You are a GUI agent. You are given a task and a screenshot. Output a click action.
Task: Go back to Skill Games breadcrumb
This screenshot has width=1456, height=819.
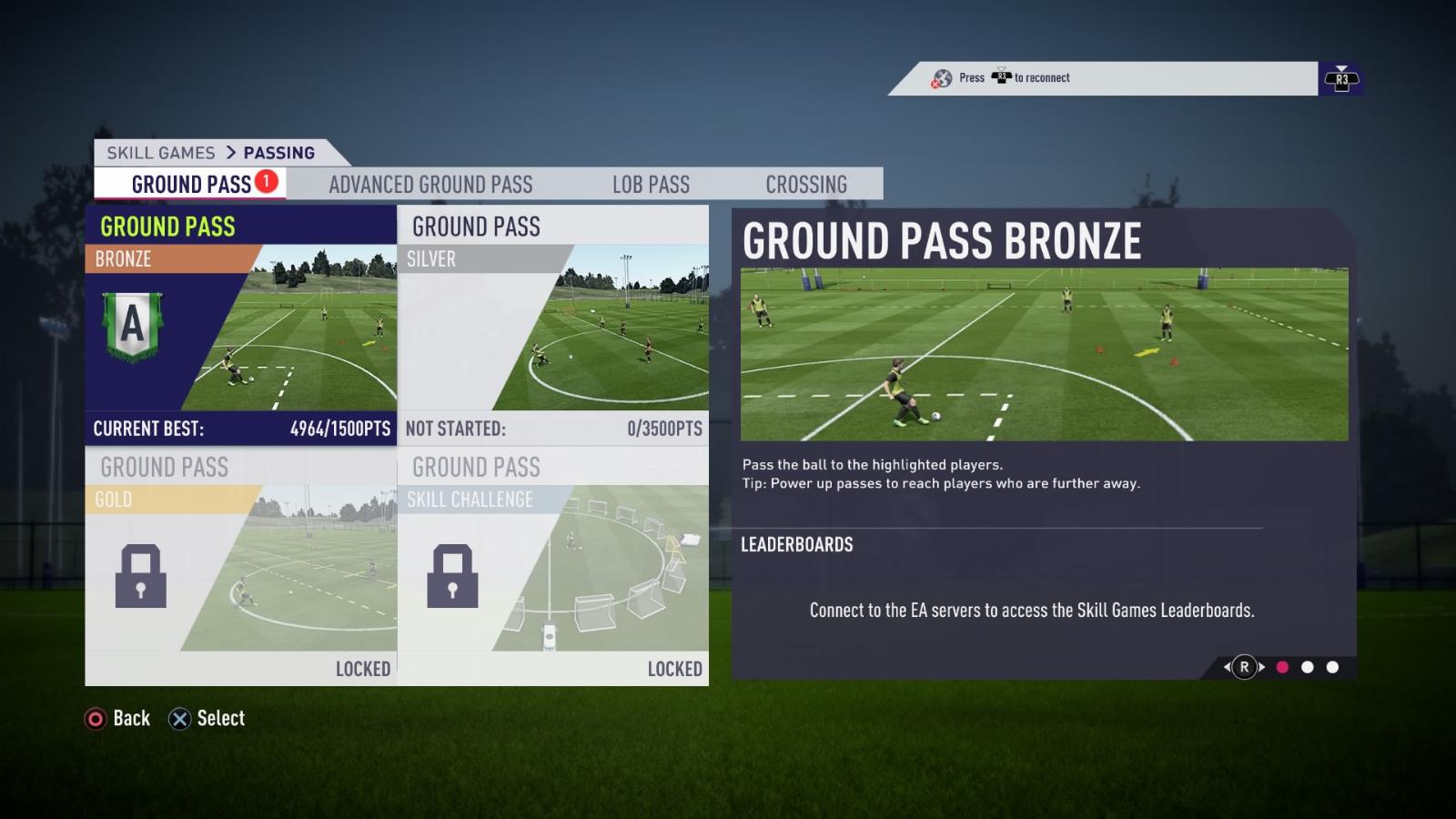point(161,153)
